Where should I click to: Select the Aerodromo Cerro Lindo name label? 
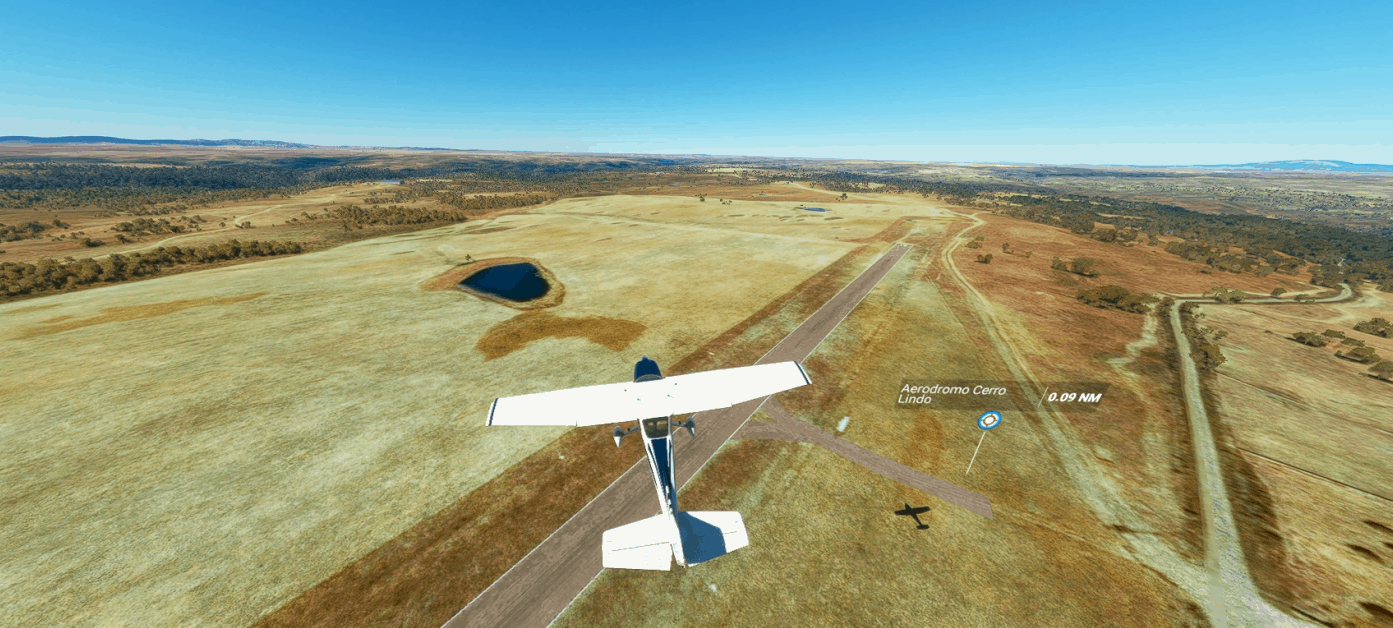tap(952, 394)
